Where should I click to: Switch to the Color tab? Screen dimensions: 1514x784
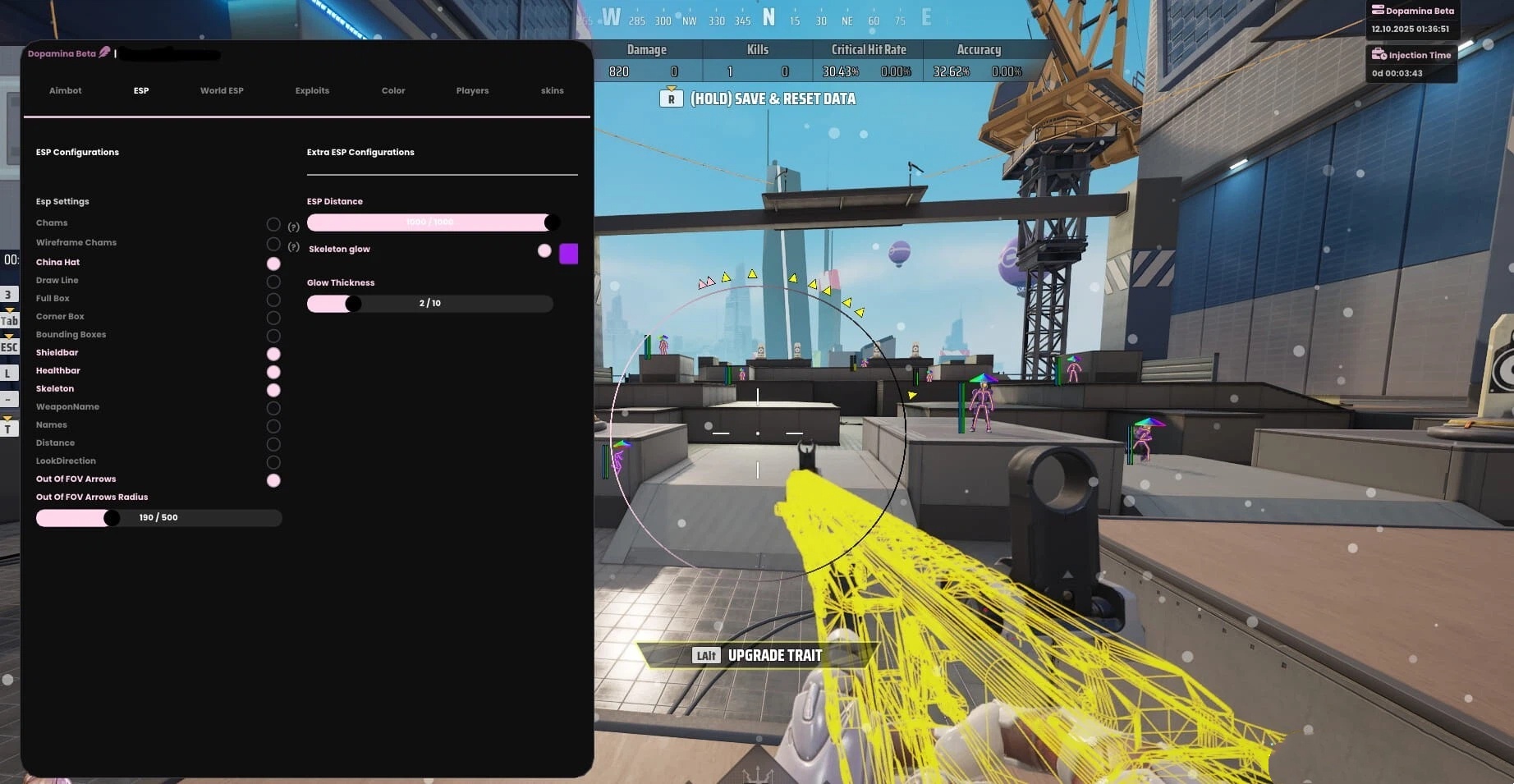(x=393, y=90)
